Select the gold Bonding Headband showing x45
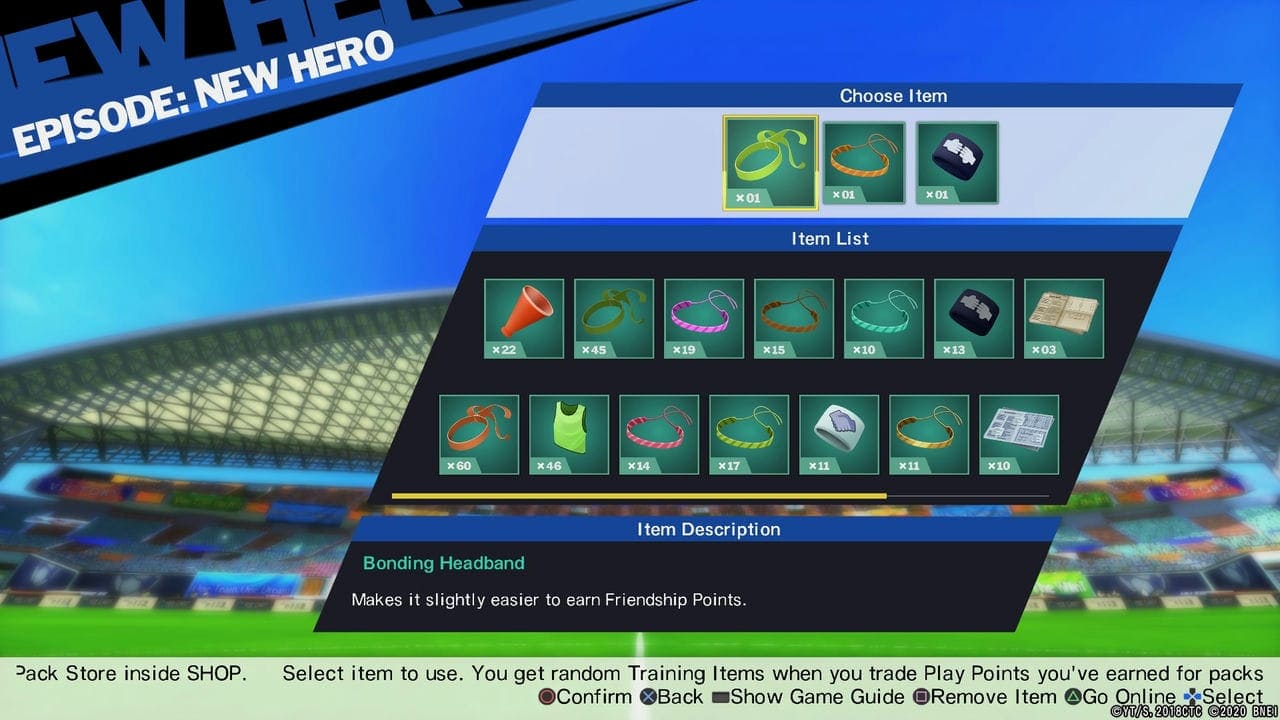The width and height of the screenshot is (1280, 720). point(613,317)
